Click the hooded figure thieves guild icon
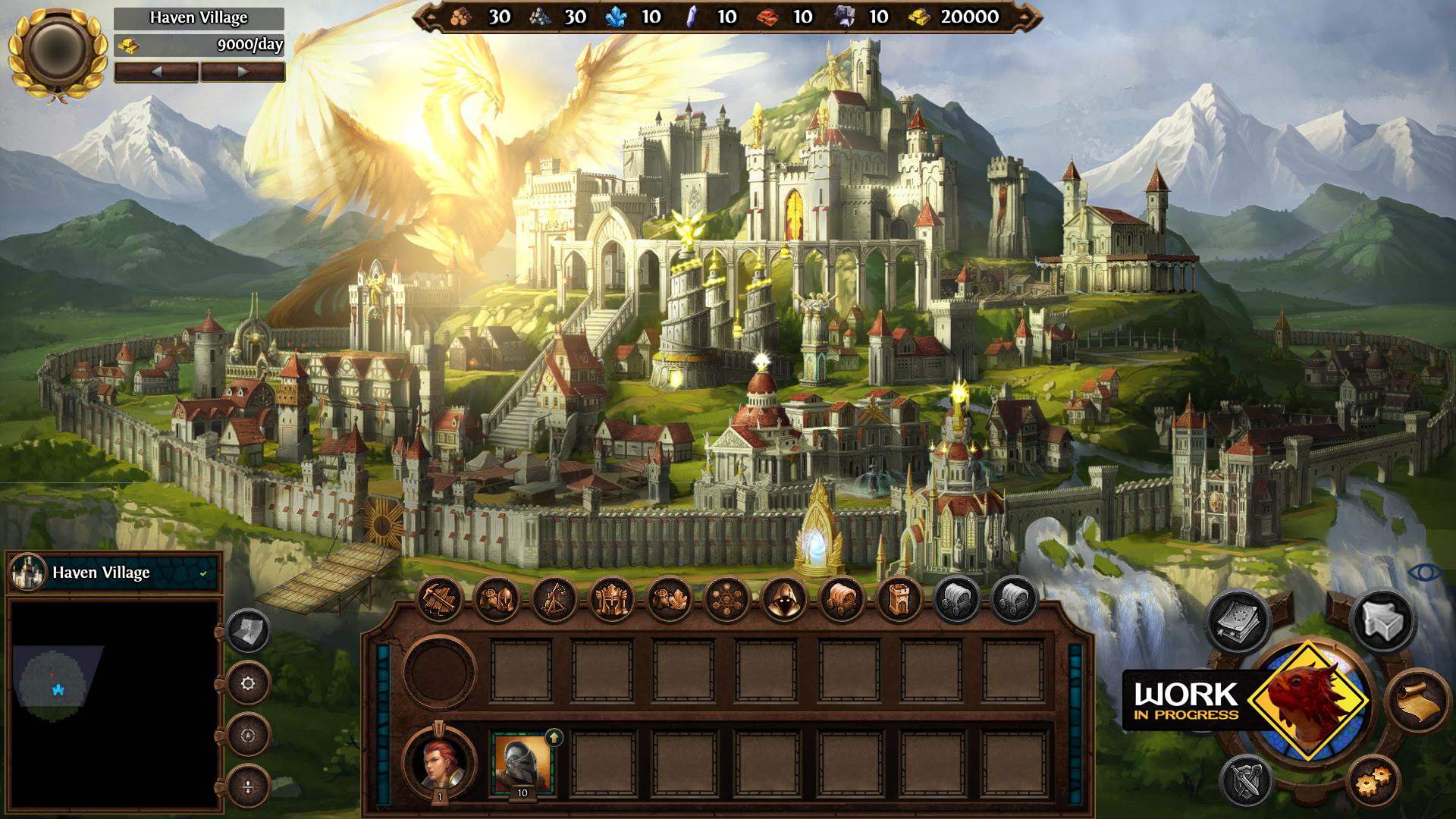 pyautogui.click(x=784, y=600)
